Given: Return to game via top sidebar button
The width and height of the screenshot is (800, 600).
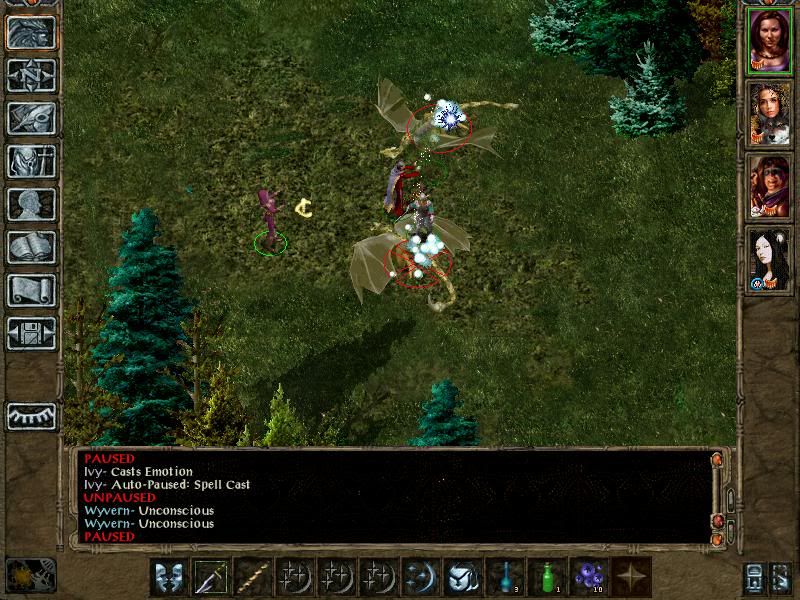Looking at the screenshot, I should 31,32.
